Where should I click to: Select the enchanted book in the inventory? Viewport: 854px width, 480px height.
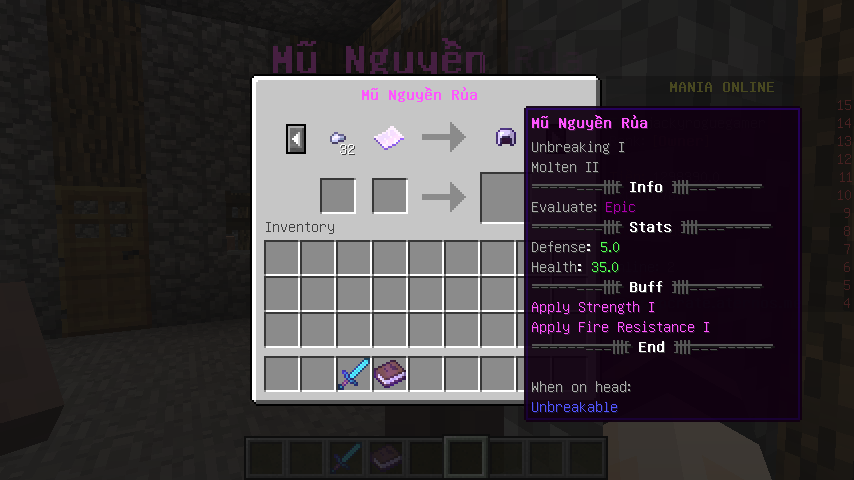coord(390,374)
